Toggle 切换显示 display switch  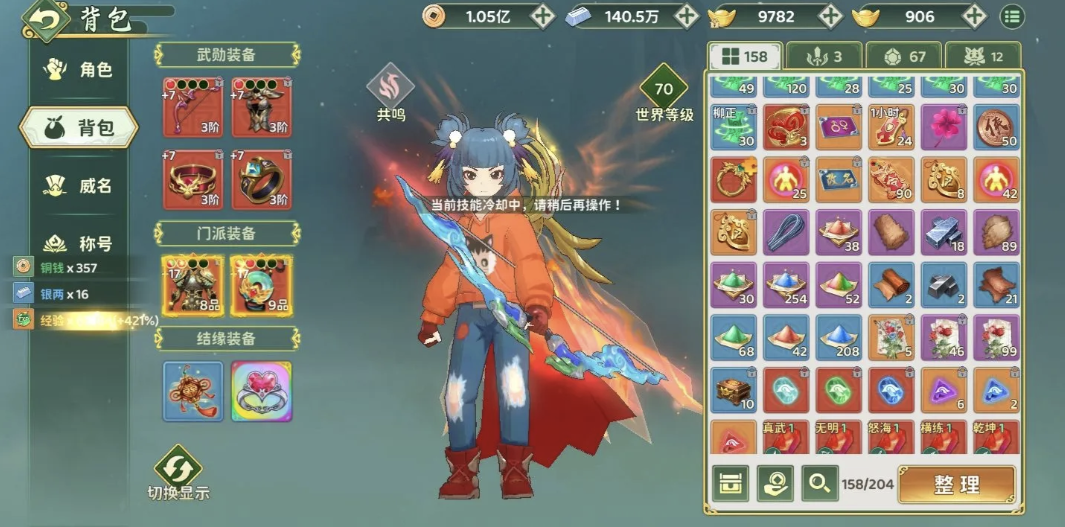(x=178, y=472)
